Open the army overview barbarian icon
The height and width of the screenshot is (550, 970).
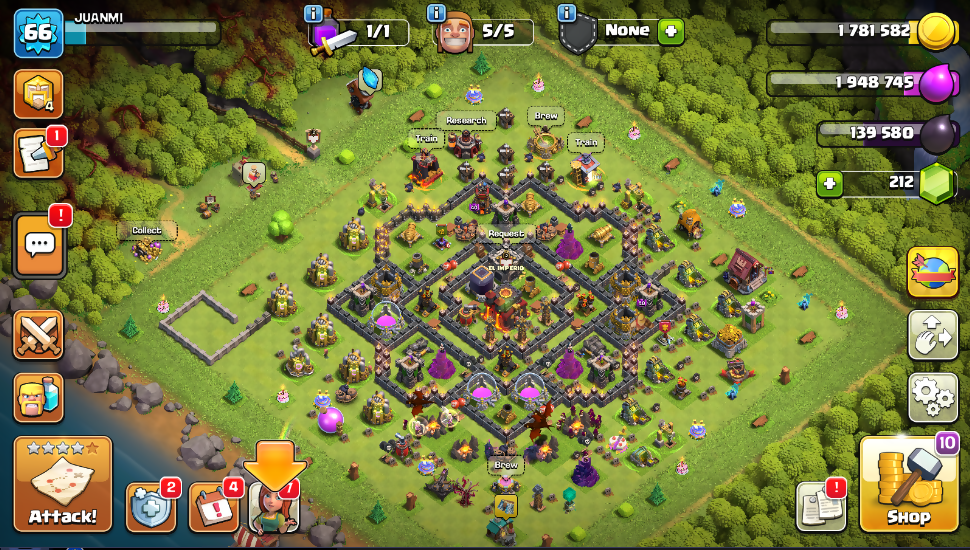coord(39,397)
